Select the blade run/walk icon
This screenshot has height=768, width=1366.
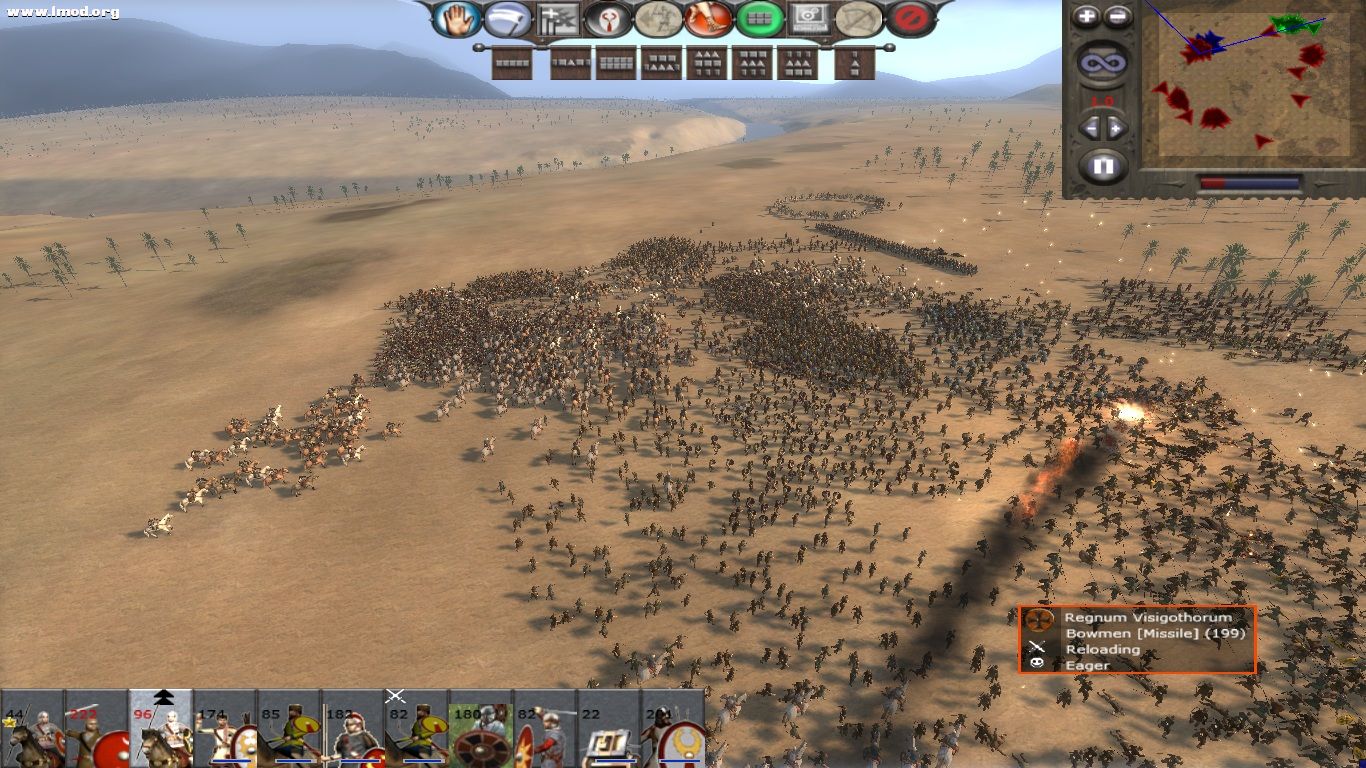[x=508, y=17]
